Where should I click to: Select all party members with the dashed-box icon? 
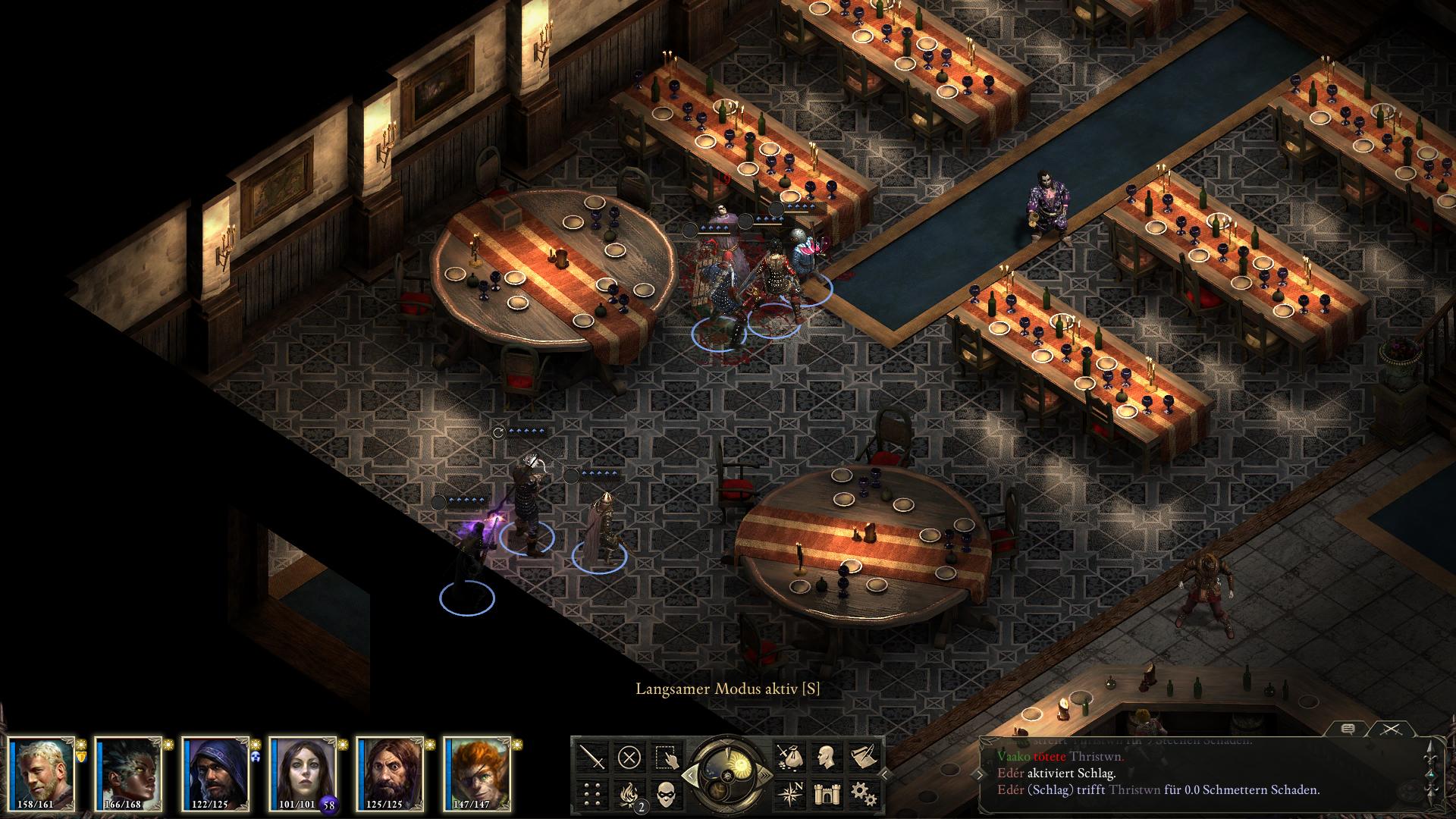click(x=666, y=757)
